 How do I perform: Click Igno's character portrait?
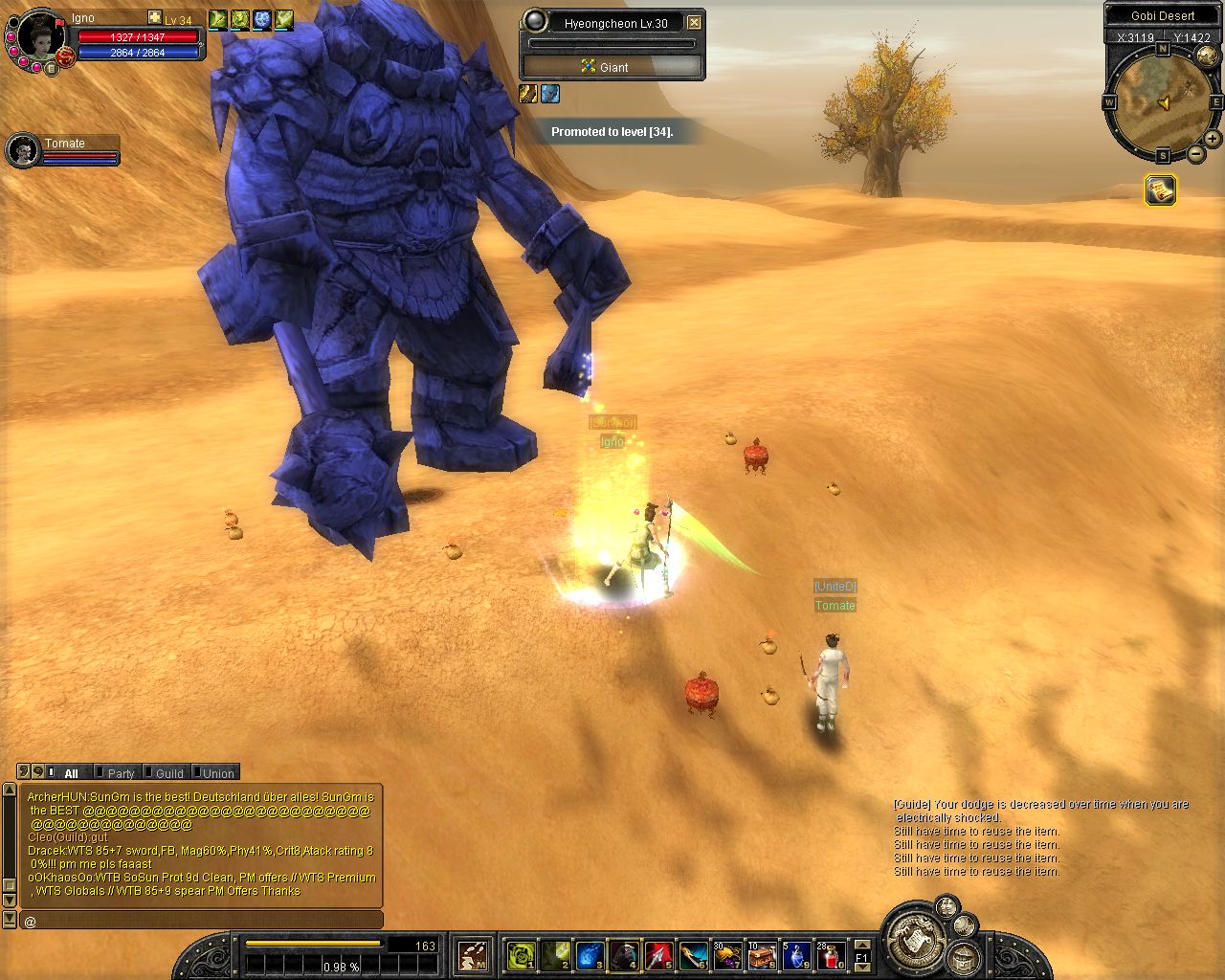tap(40, 36)
